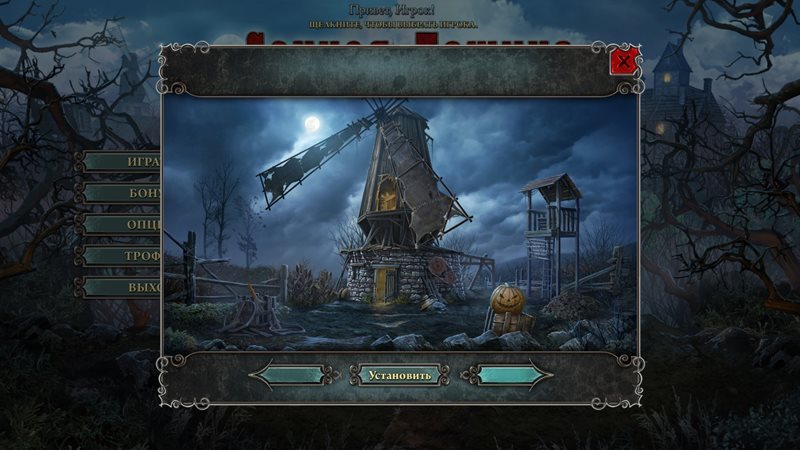Show the previous wallpaper with the left arrow
The image size is (800, 450).
290,376
